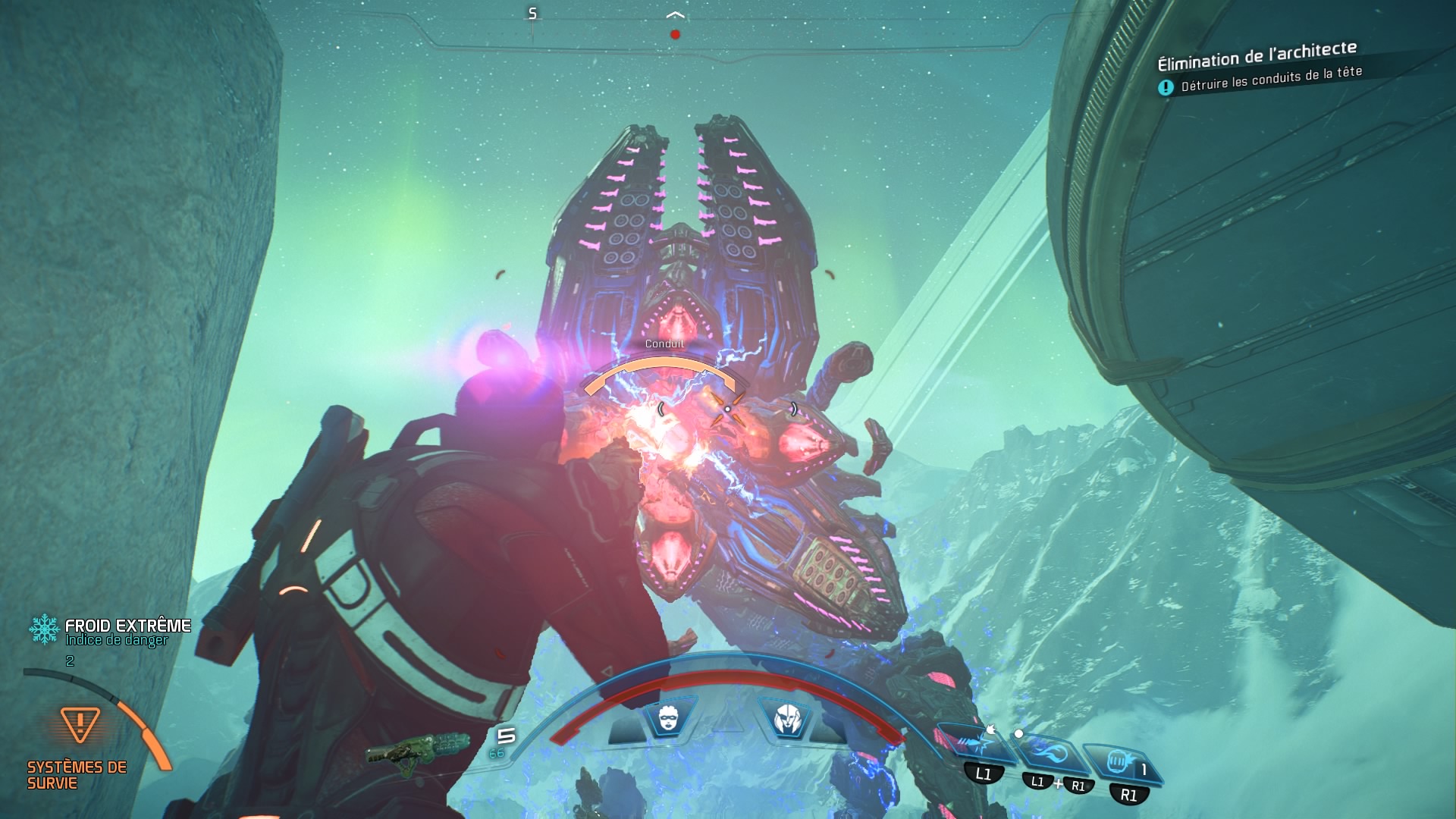Click the Systèmes de survie warning icon
Image resolution: width=1456 pixels, height=819 pixels.
pyautogui.click(x=80, y=723)
